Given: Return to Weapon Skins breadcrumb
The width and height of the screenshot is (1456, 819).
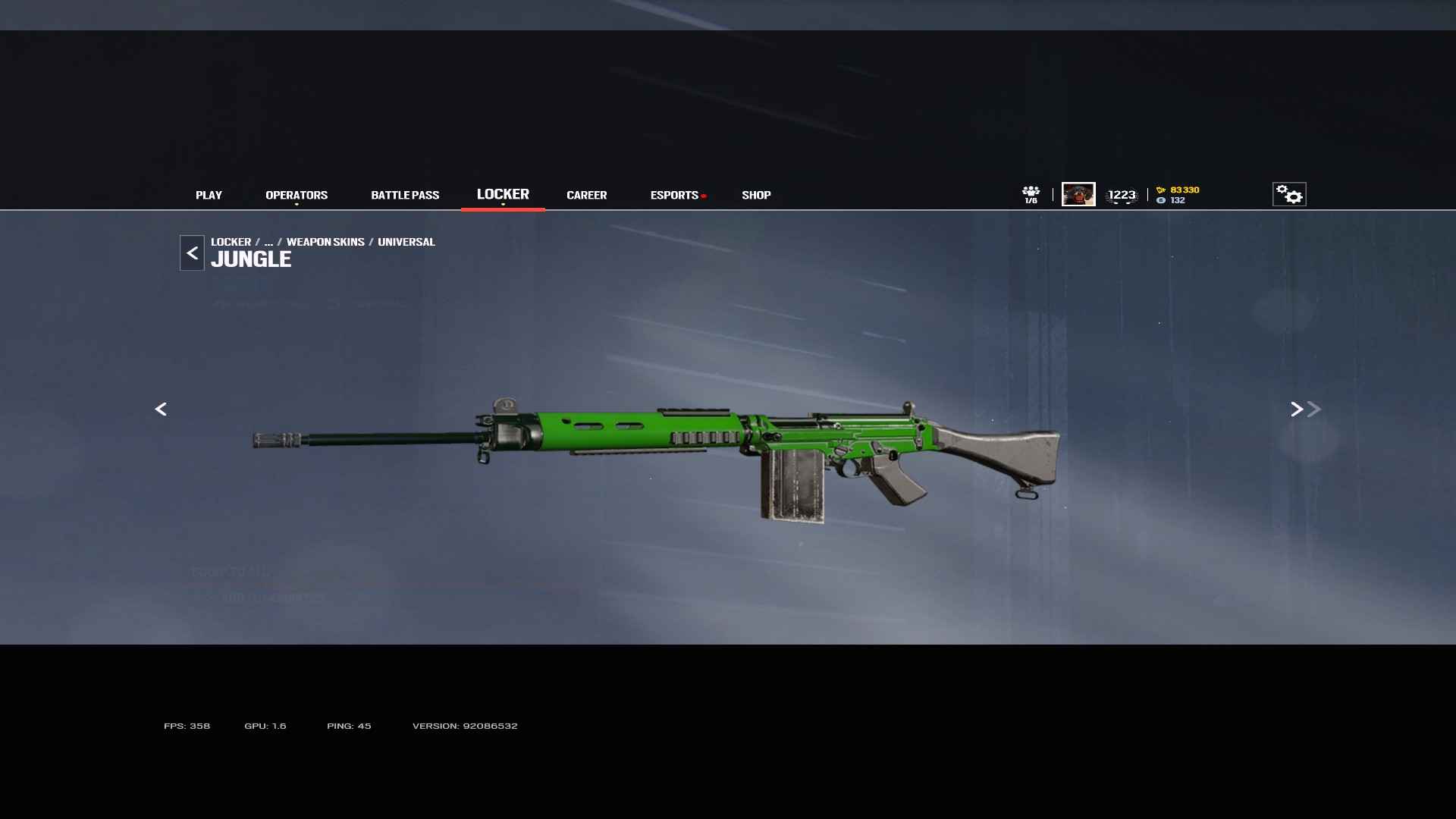Looking at the screenshot, I should 325,242.
